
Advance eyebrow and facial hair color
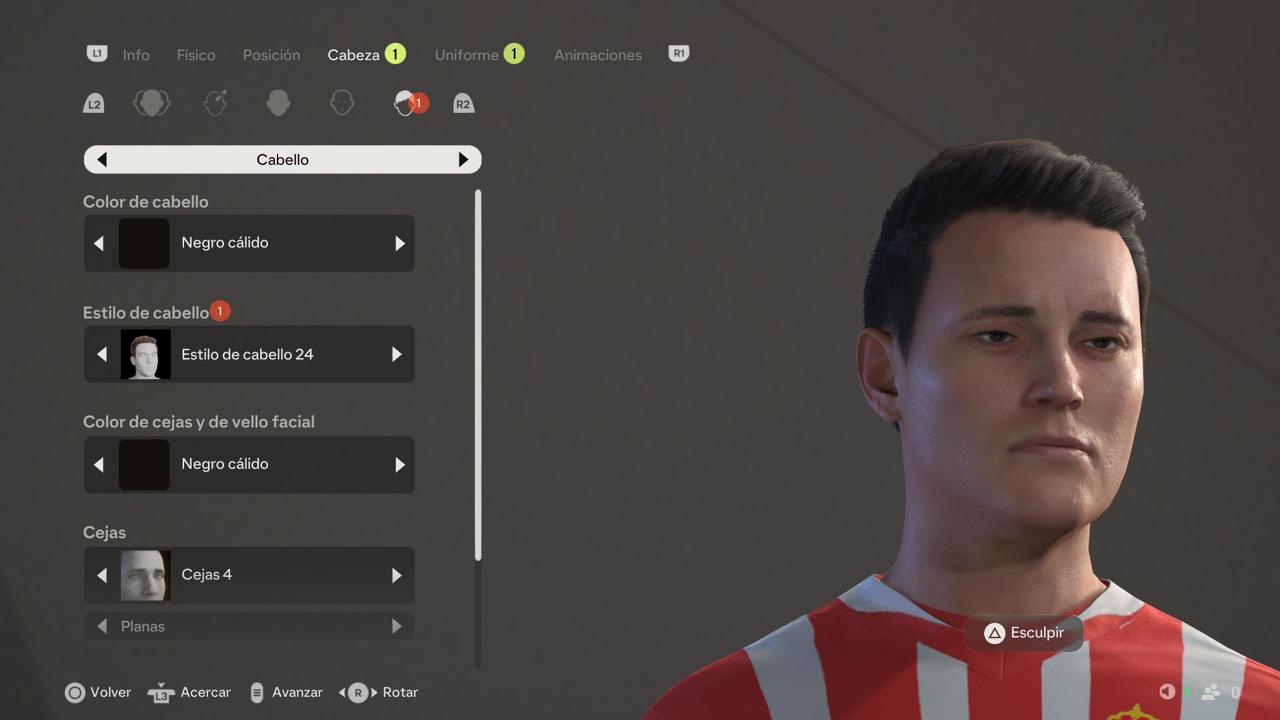(x=400, y=464)
